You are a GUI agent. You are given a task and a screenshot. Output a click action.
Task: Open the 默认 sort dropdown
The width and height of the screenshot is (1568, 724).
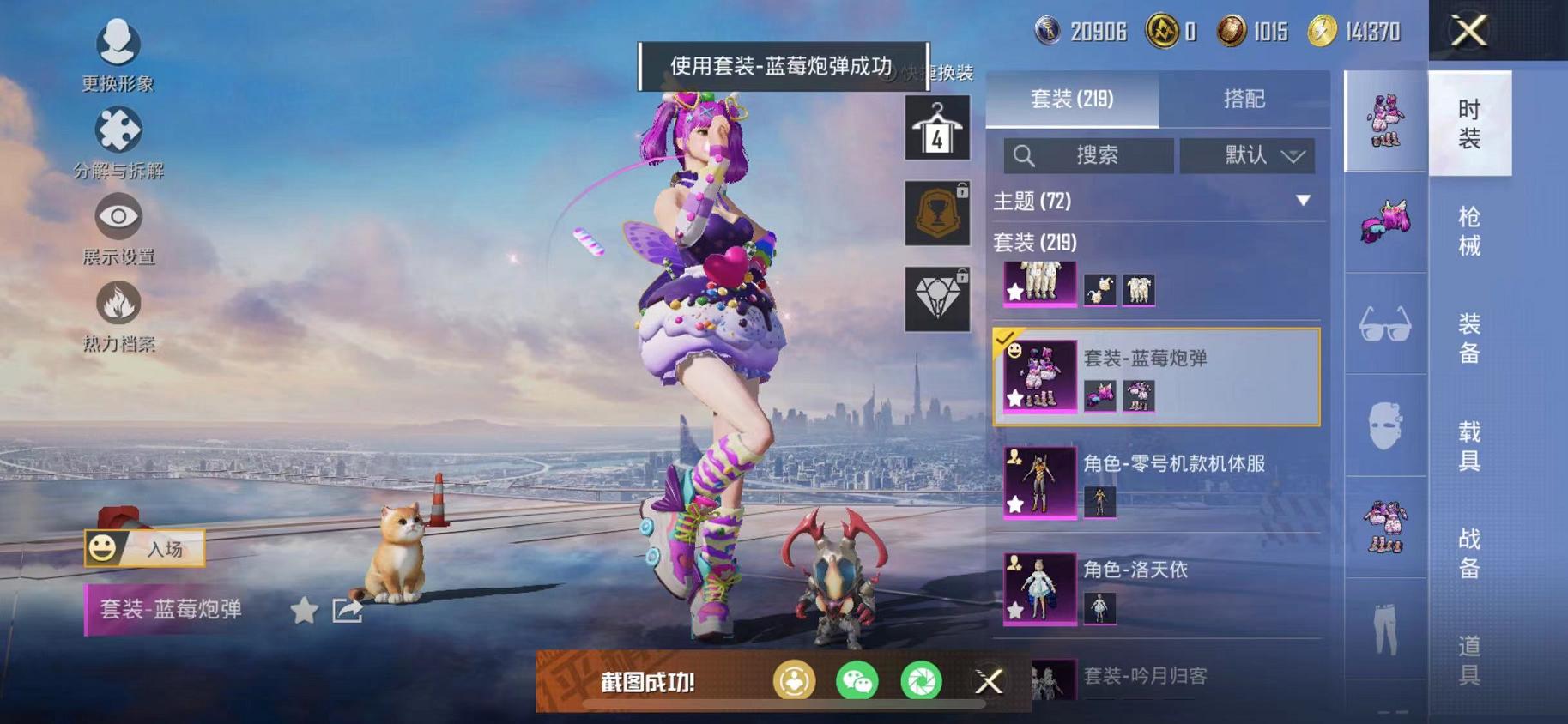pyautogui.click(x=1247, y=155)
